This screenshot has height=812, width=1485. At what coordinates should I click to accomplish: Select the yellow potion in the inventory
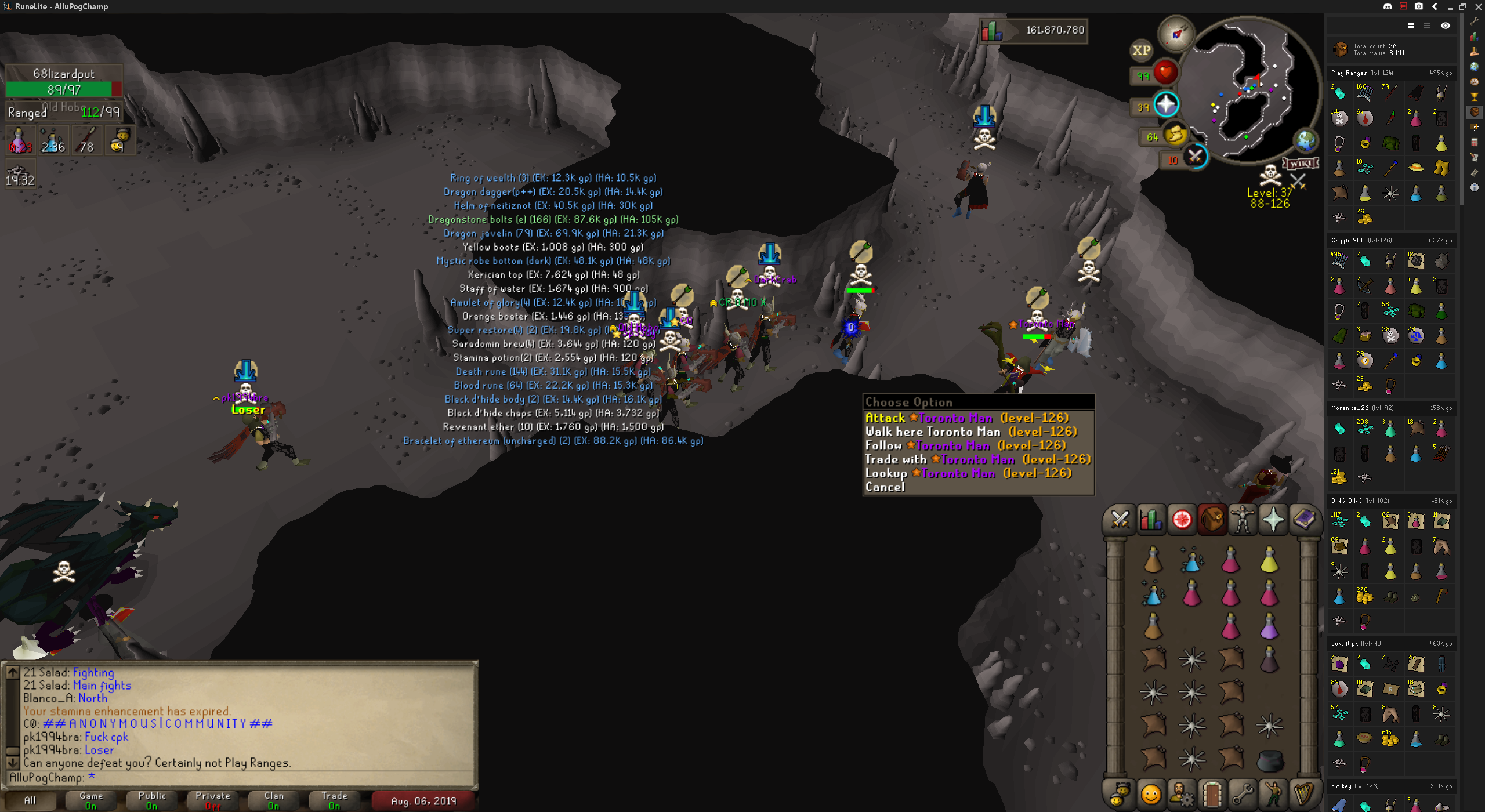point(1269,560)
